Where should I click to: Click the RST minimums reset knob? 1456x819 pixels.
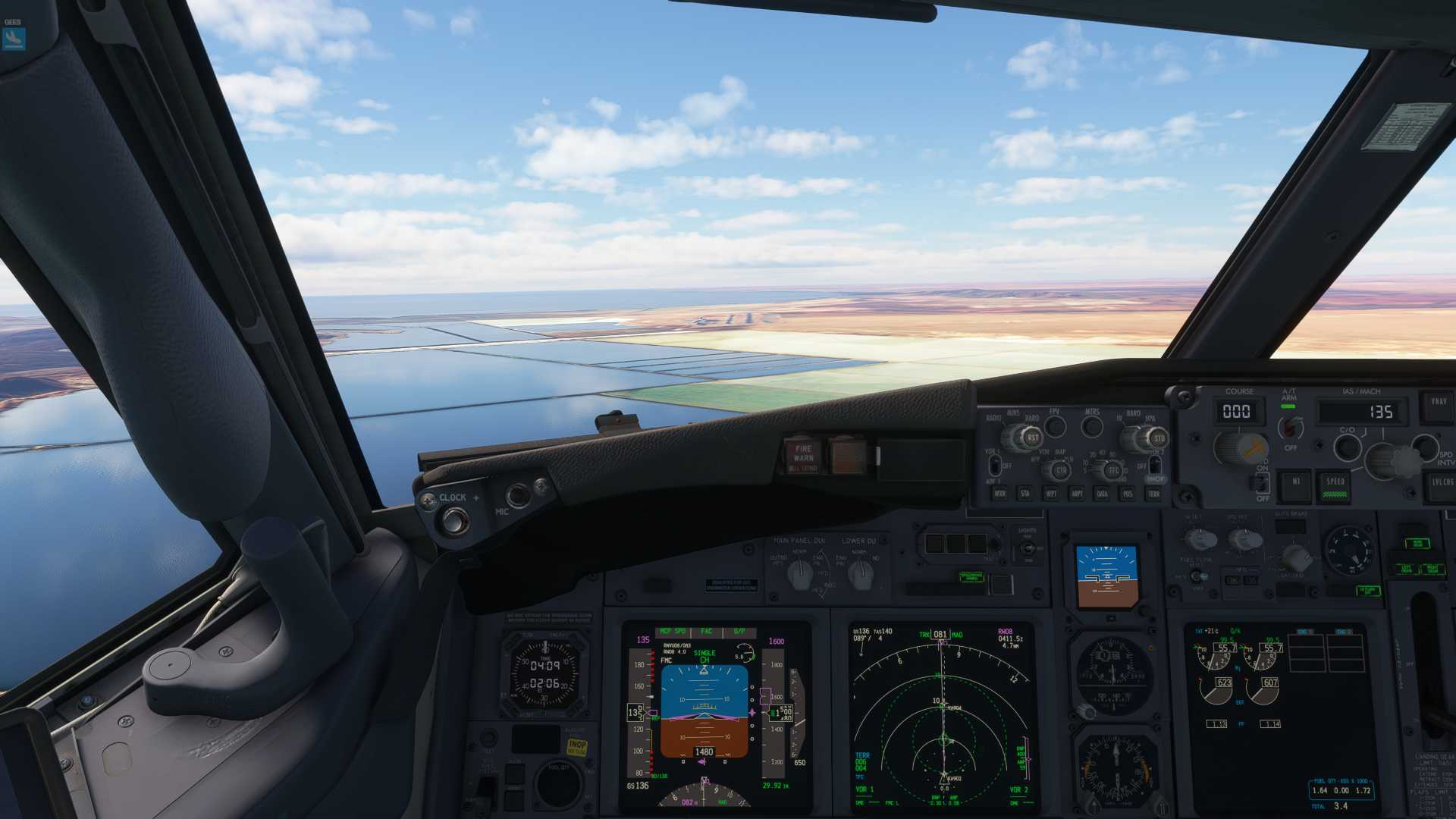[1031, 438]
